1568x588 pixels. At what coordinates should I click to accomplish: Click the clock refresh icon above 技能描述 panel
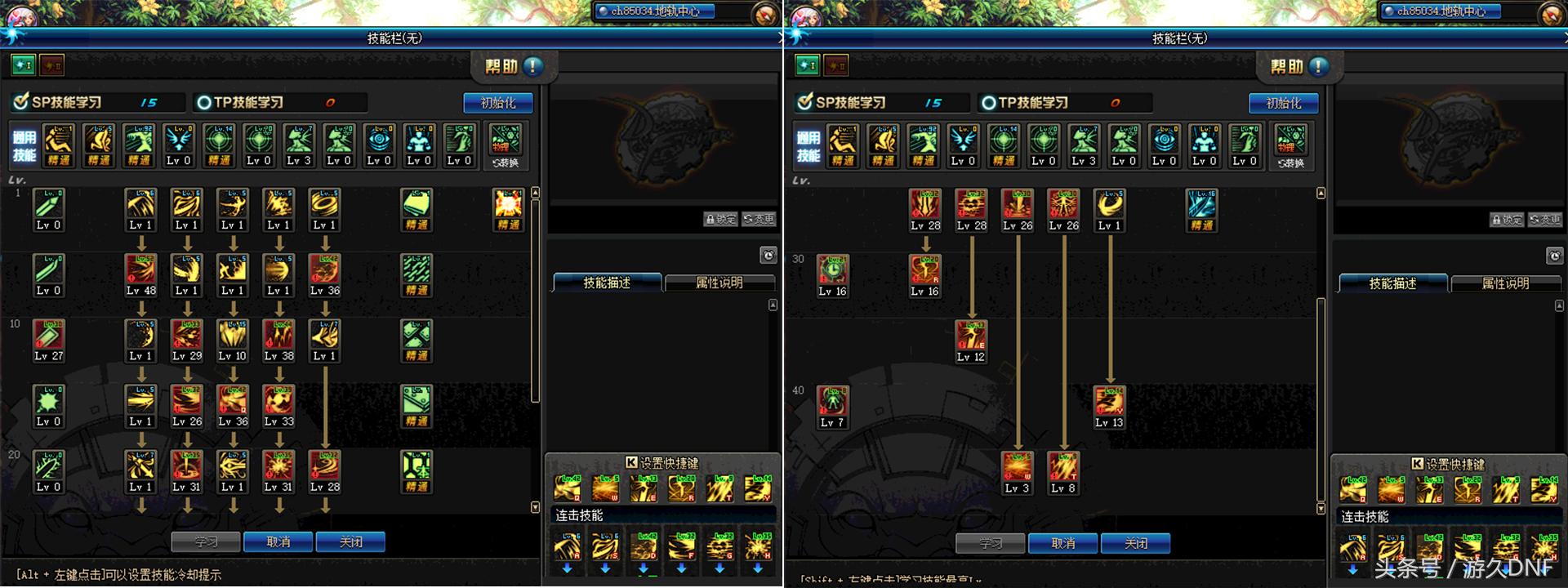pos(768,256)
